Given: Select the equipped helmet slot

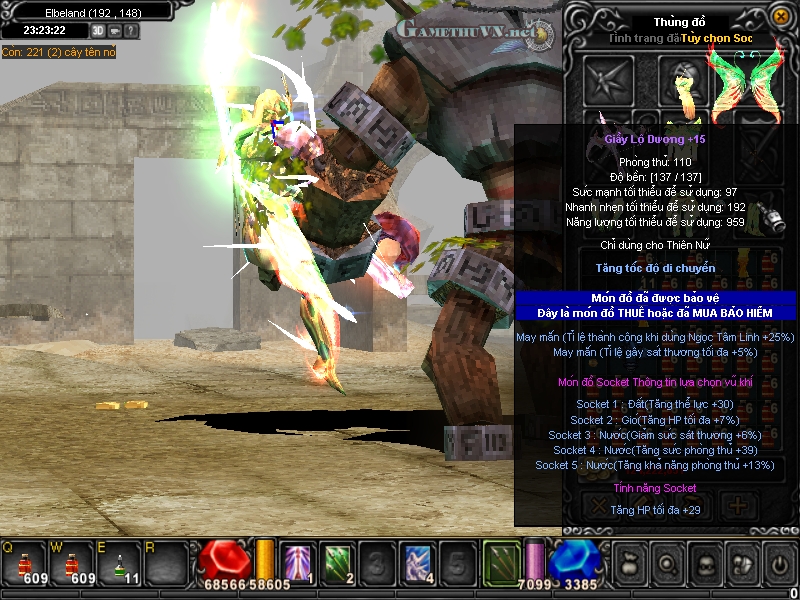Looking at the screenshot, I should click(x=684, y=80).
